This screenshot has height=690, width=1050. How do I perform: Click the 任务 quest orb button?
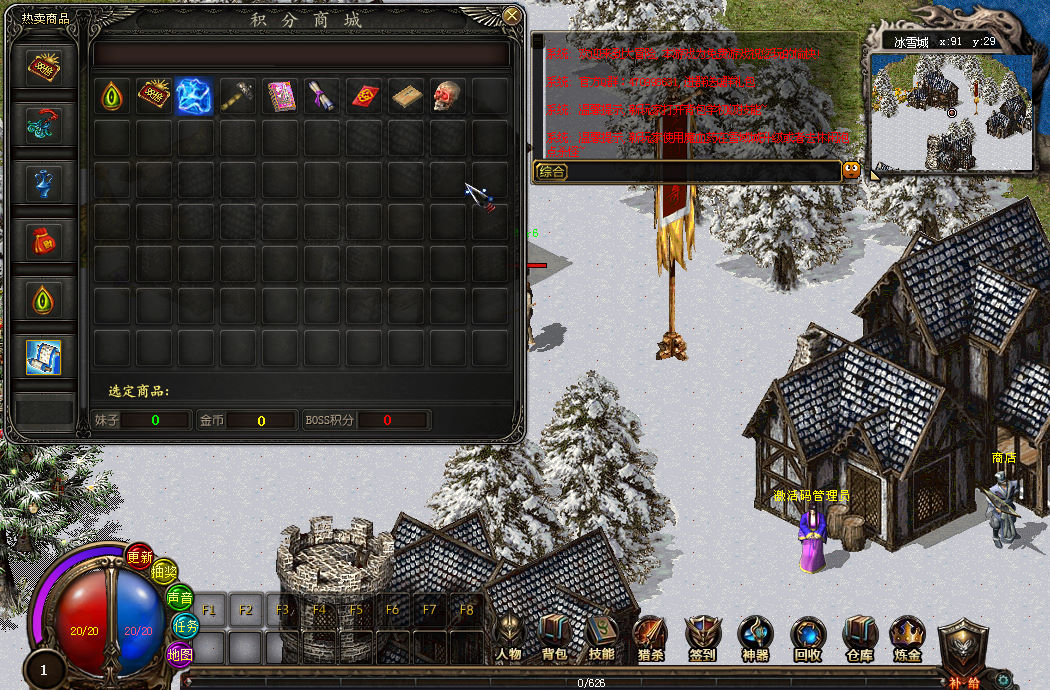pos(186,626)
